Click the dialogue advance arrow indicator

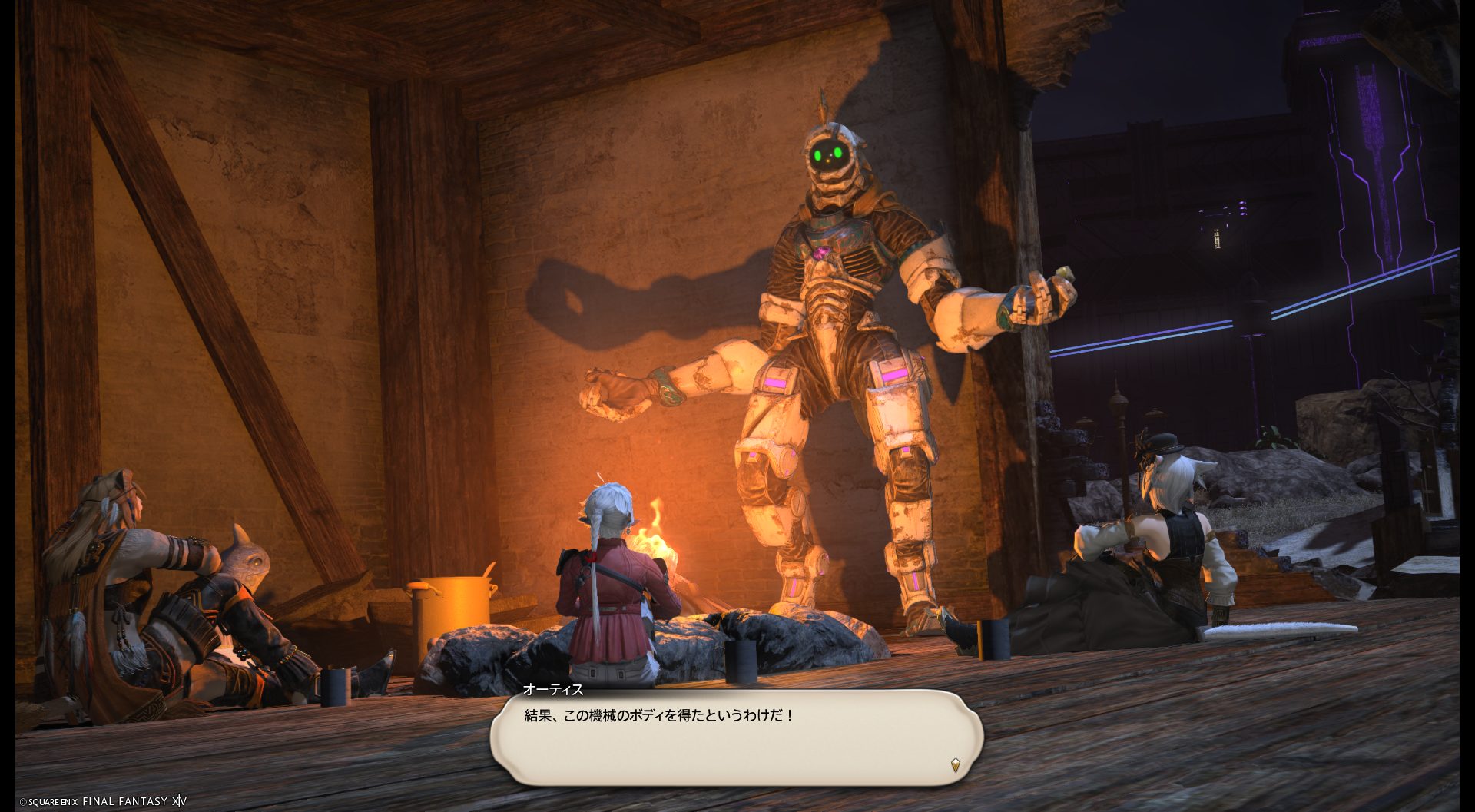(x=955, y=764)
